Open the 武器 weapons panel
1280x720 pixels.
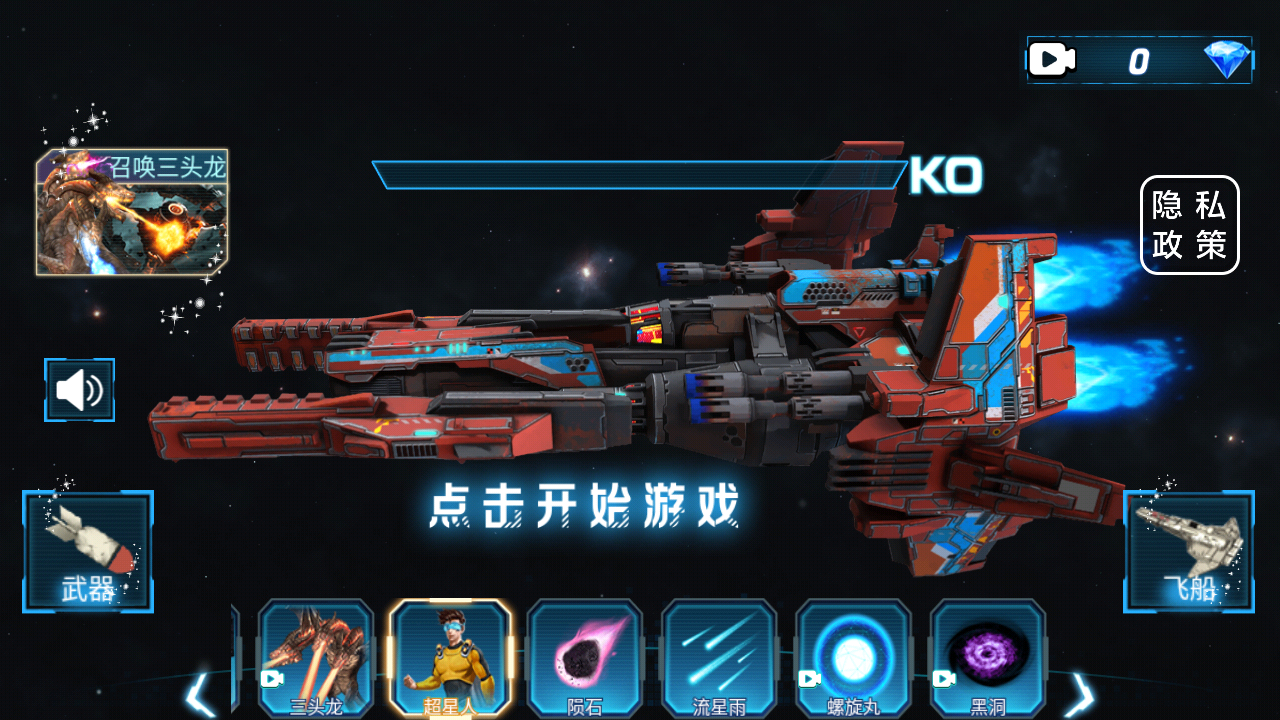87,550
